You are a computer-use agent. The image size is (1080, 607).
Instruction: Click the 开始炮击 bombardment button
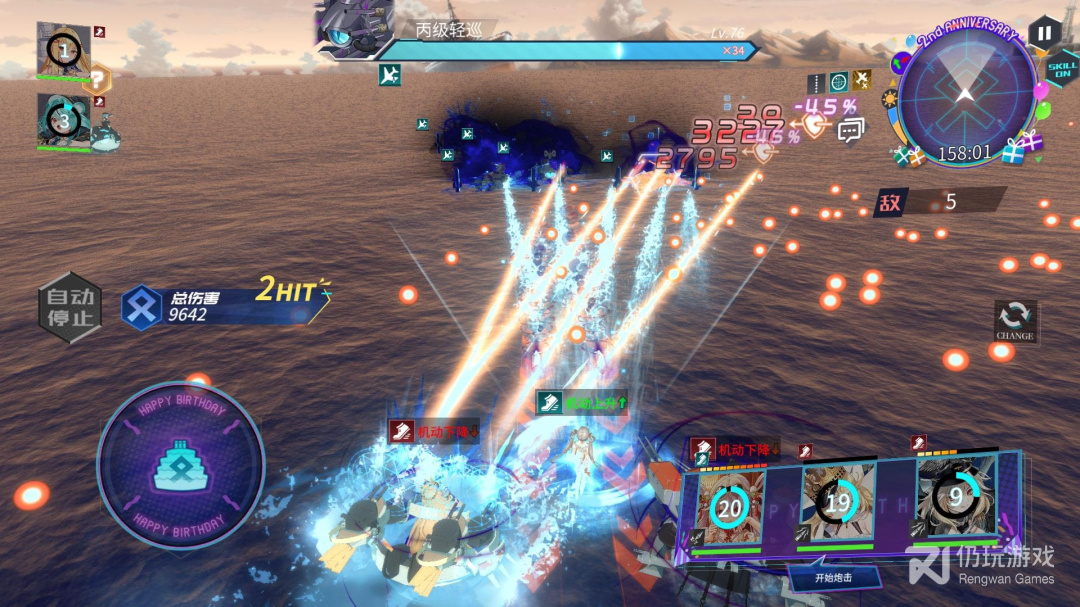click(x=834, y=576)
